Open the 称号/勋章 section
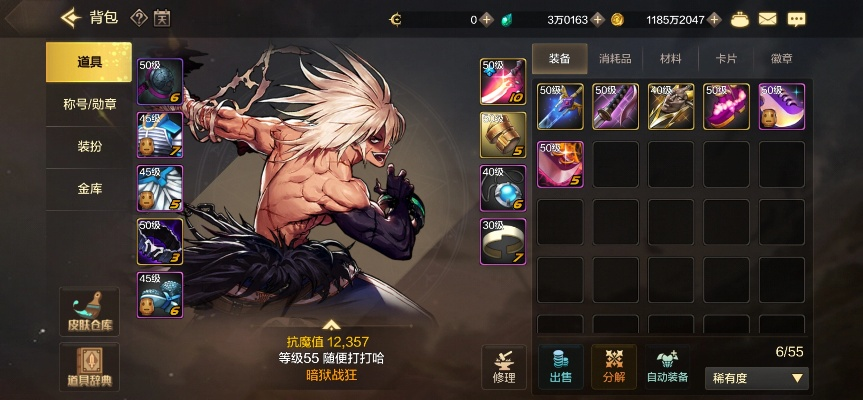 pyautogui.click(x=89, y=104)
